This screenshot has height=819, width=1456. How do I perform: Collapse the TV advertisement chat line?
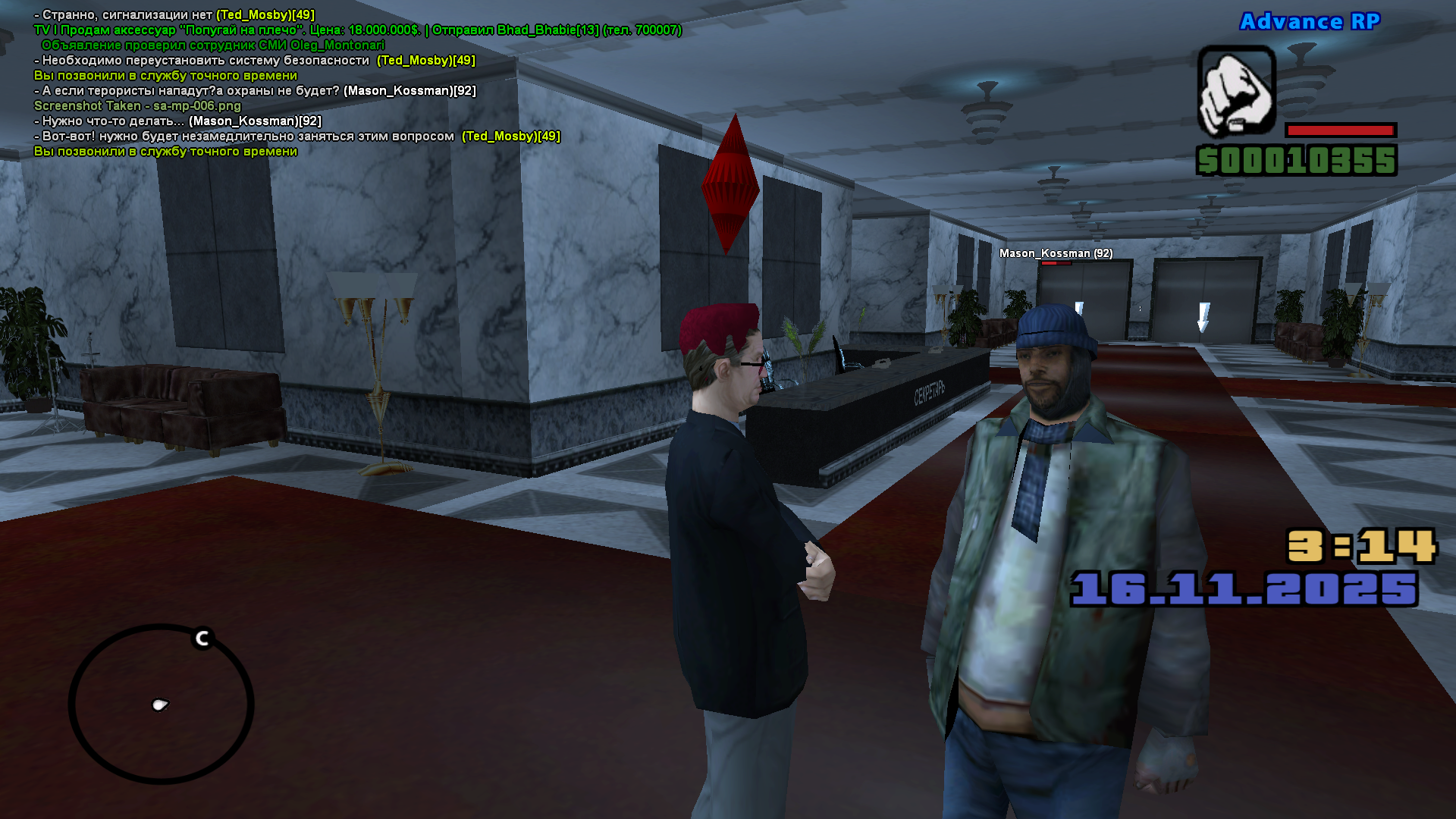[x=356, y=31]
